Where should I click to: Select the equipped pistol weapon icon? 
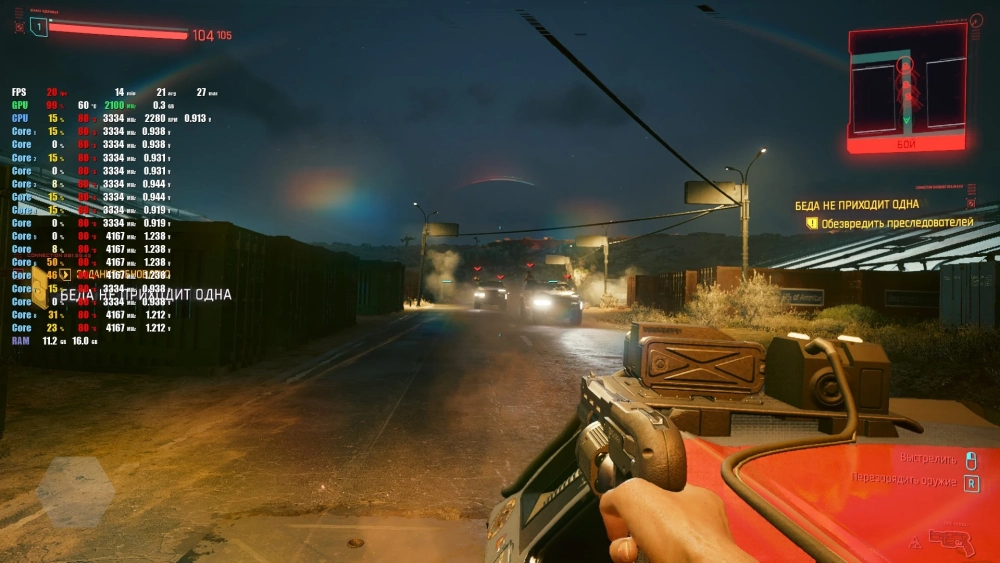point(951,541)
